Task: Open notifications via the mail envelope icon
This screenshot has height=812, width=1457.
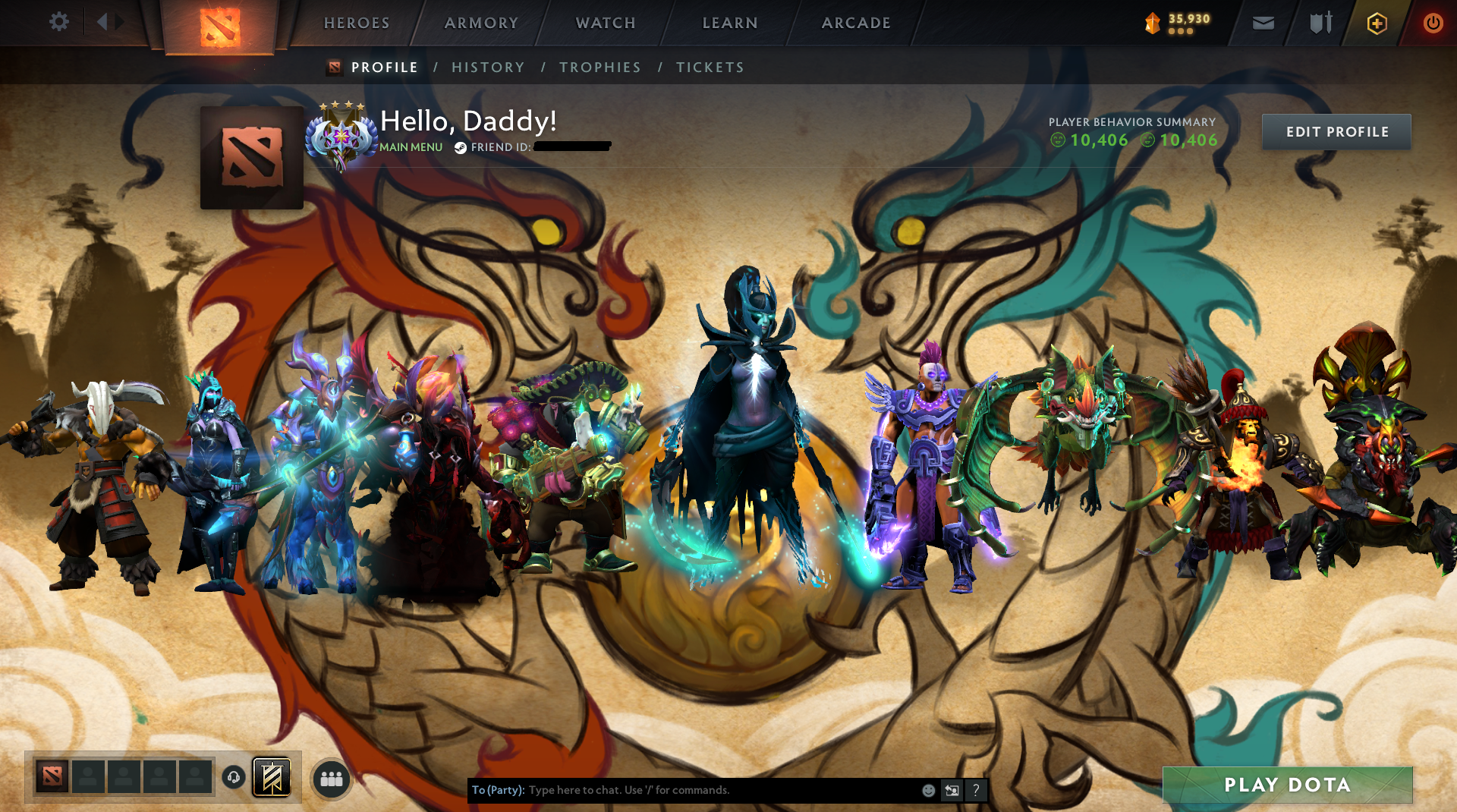Action: pyautogui.click(x=1262, y=23)
